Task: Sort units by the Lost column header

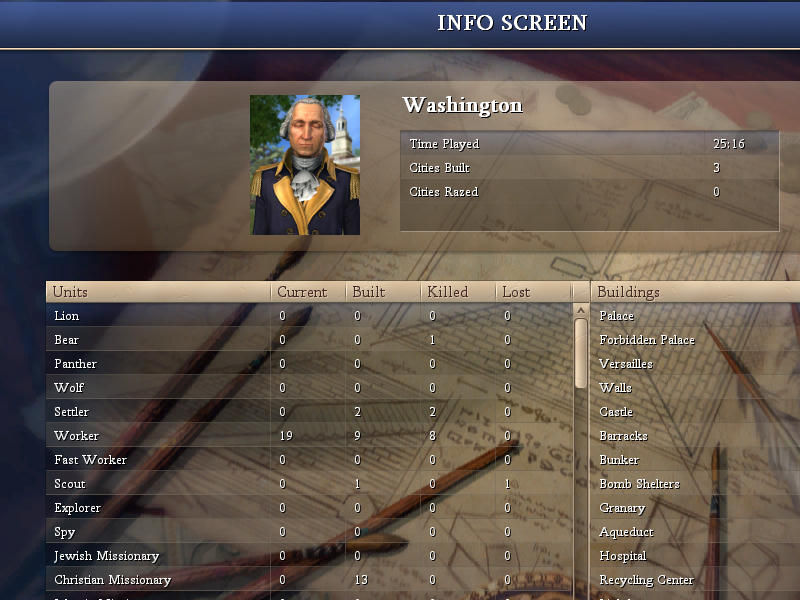Action: [x=532, y=292]
